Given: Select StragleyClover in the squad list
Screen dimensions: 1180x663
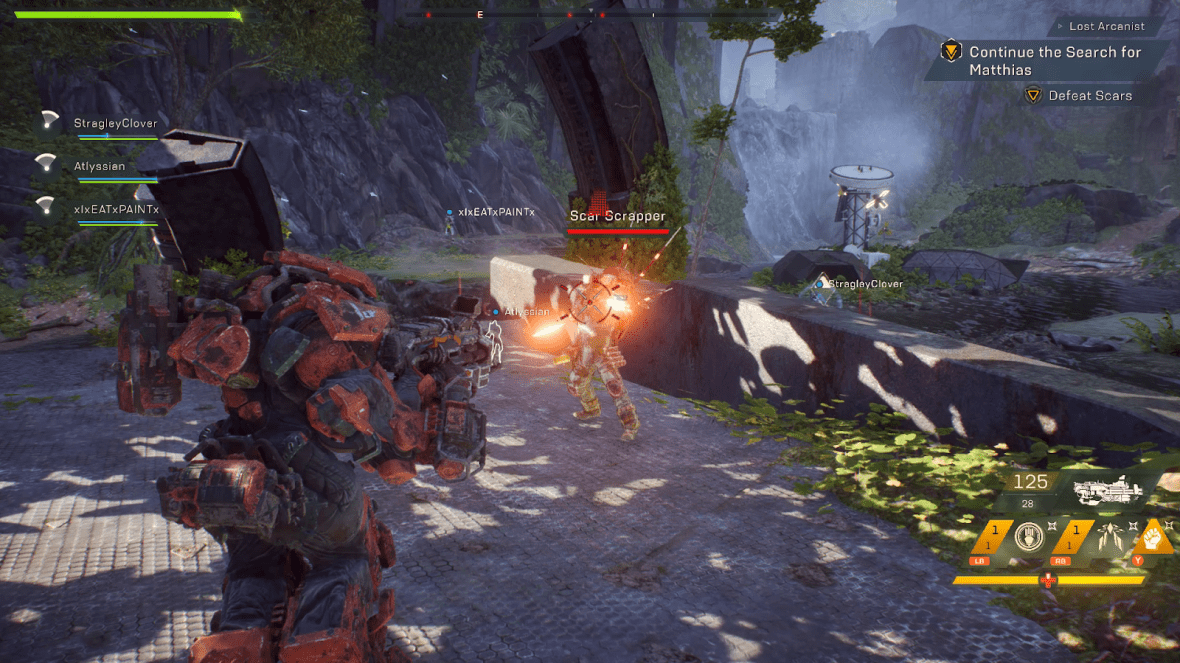Looking at the screenshot, I should point(115,124).
